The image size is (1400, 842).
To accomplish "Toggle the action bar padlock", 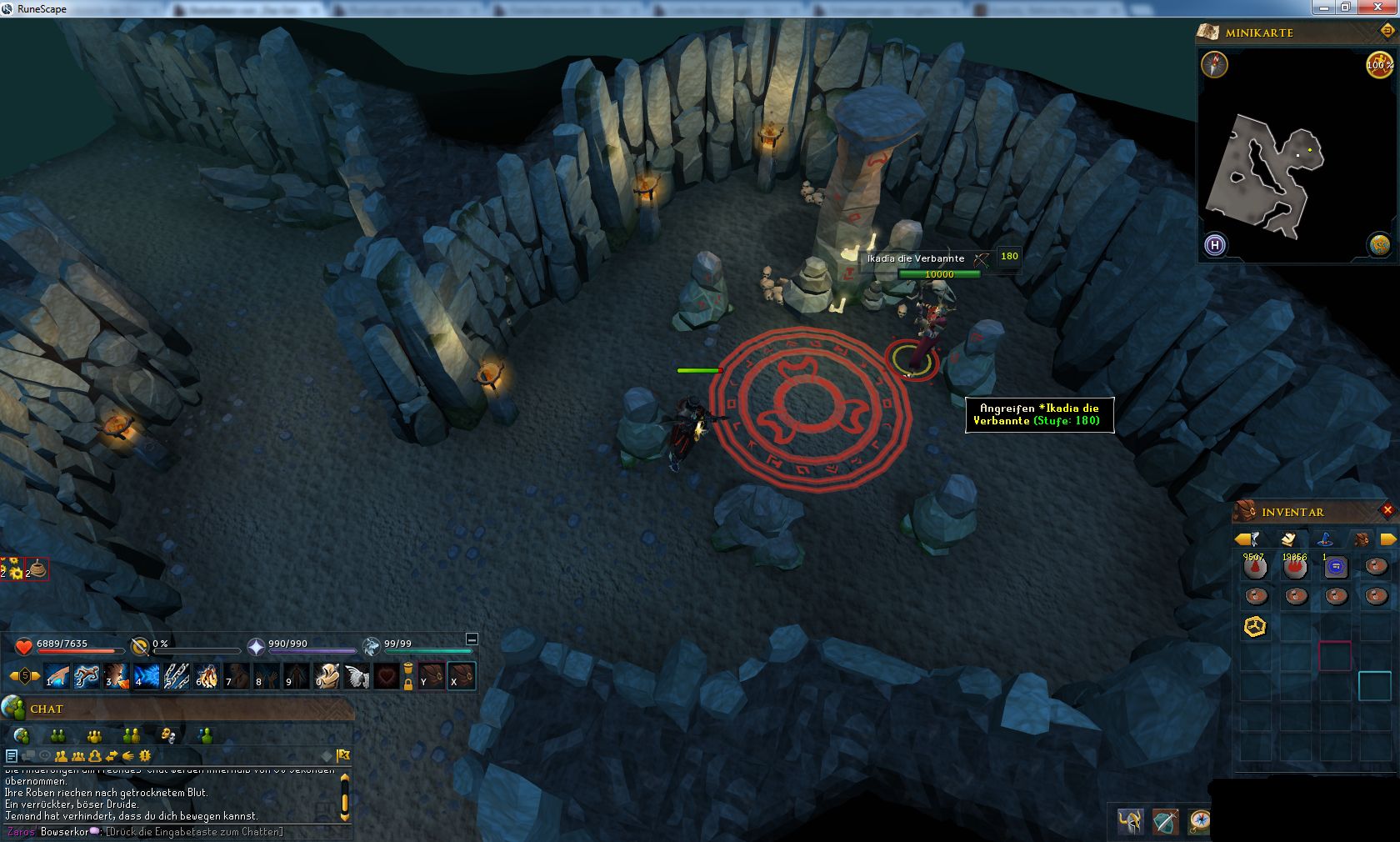I will coord(408,684).
